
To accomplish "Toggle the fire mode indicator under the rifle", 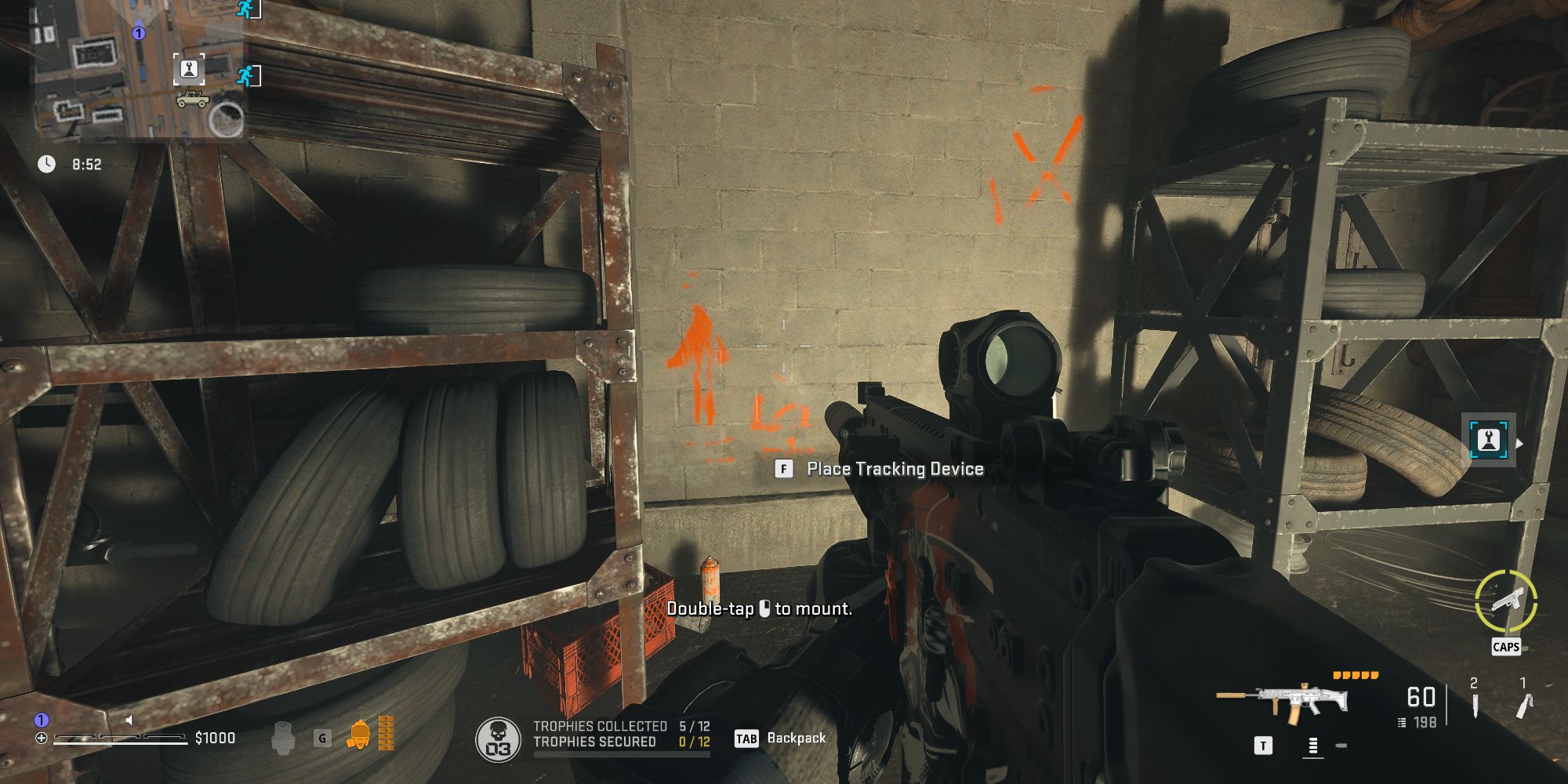I will click(1312, 746).
